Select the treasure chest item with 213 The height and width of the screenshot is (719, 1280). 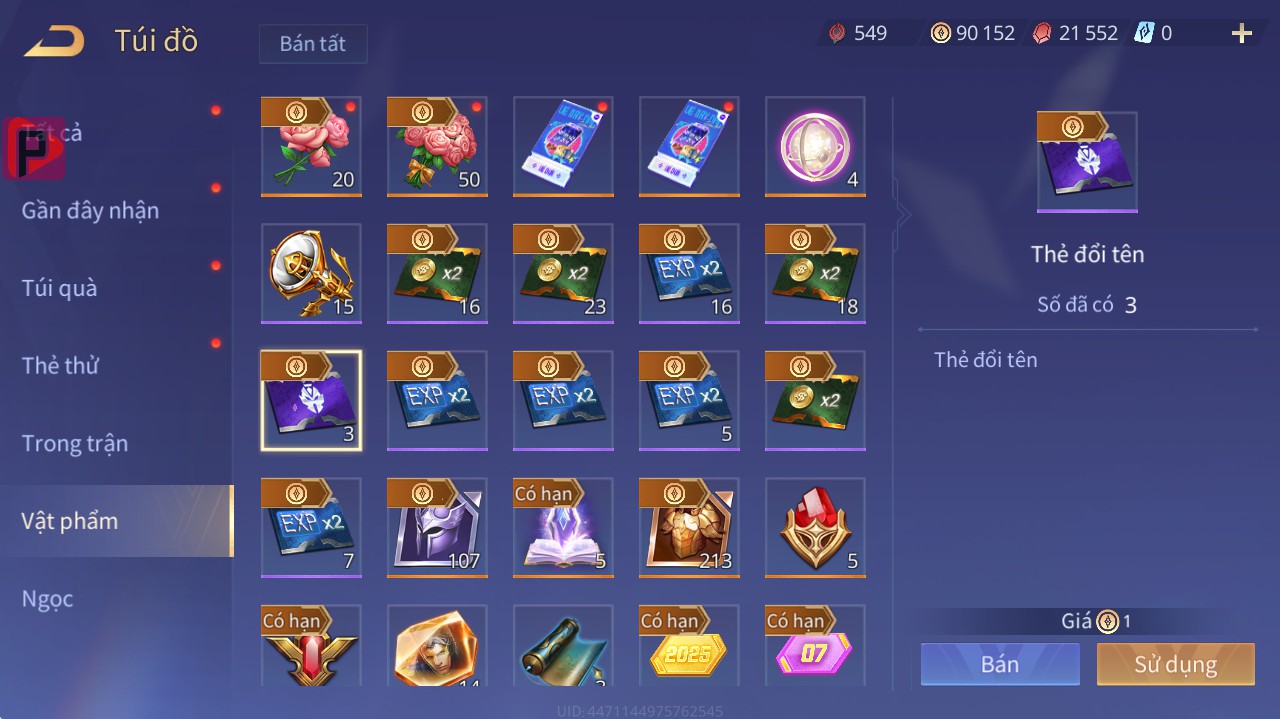coord(689,527)
